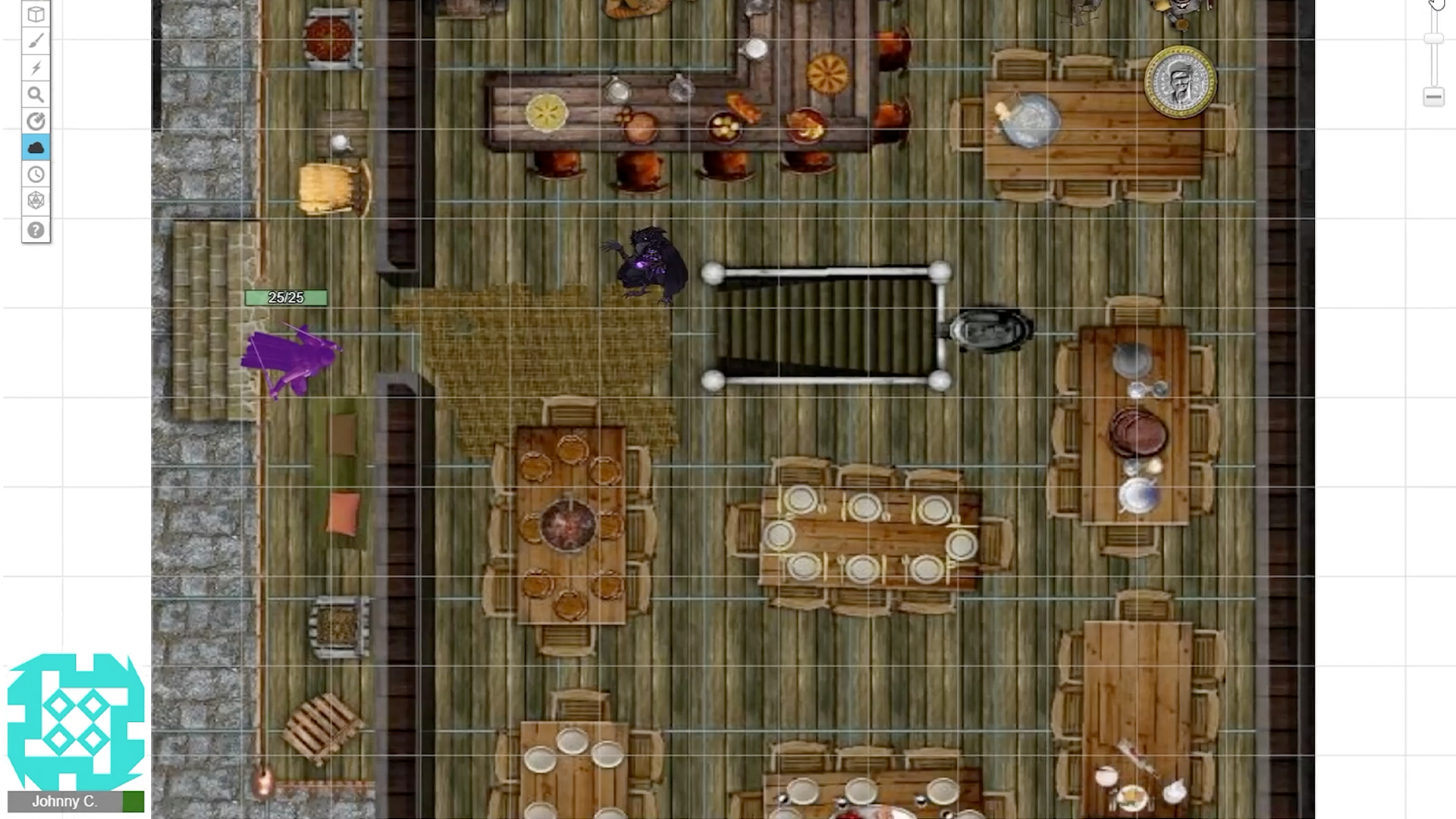This screenshot has height=819, width=1456.
Task: Activate the lightning ping tool
Action: tap(36, 68)
